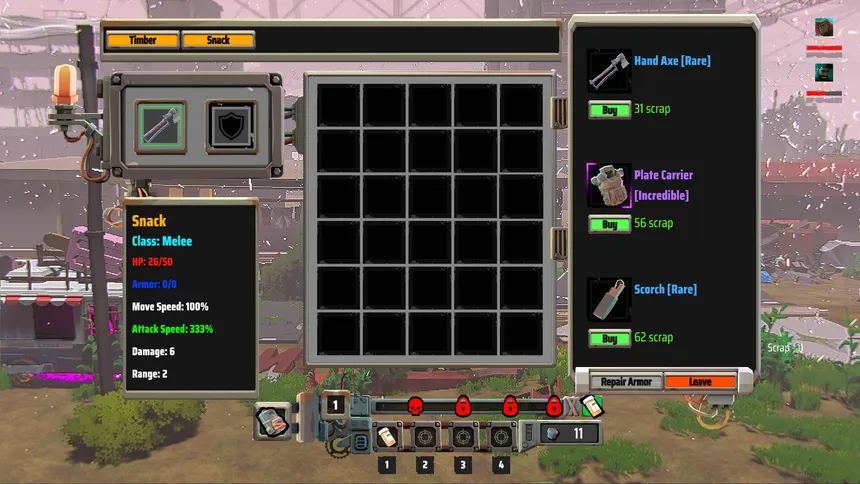The width and height of the screenshot is (860, 484).
Task: Buy the Plate Carrier for 56 scrap
Action: (x=609, y=224)
